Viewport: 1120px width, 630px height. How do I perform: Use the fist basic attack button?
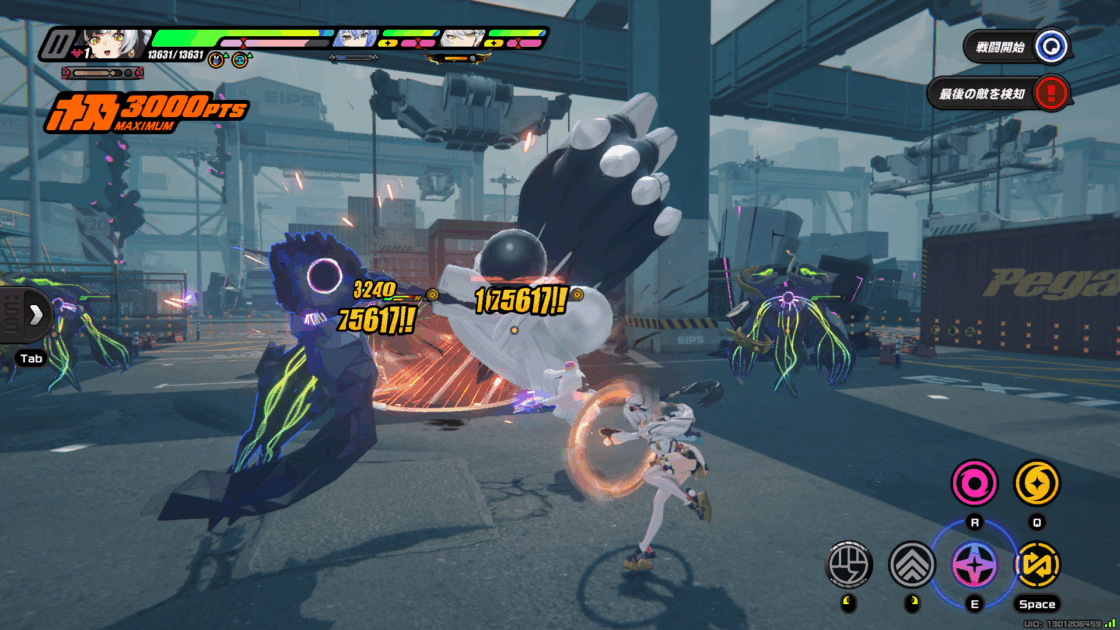[848, 565]
